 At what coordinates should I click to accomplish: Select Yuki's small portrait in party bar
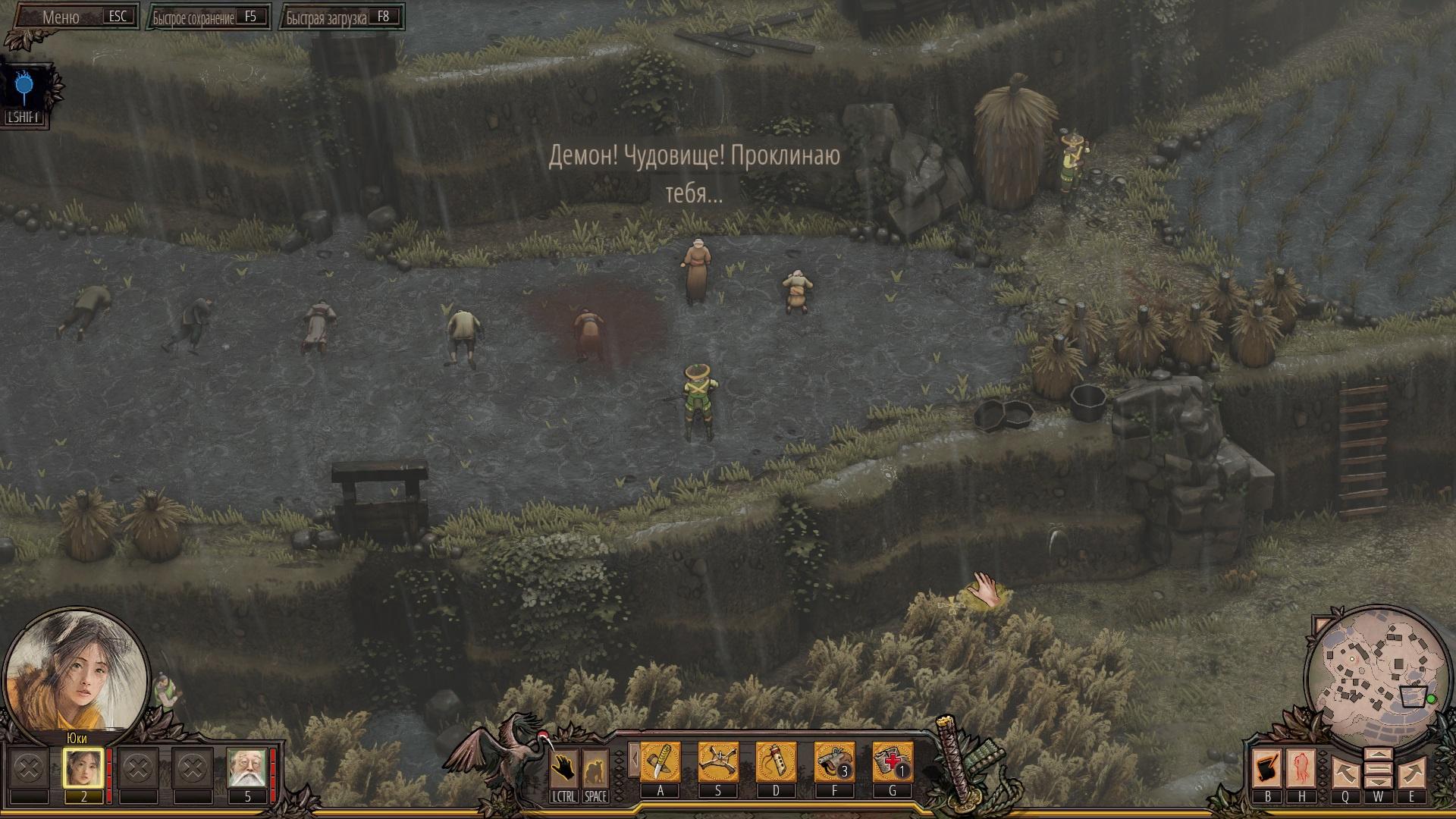(x=83, y=768)
